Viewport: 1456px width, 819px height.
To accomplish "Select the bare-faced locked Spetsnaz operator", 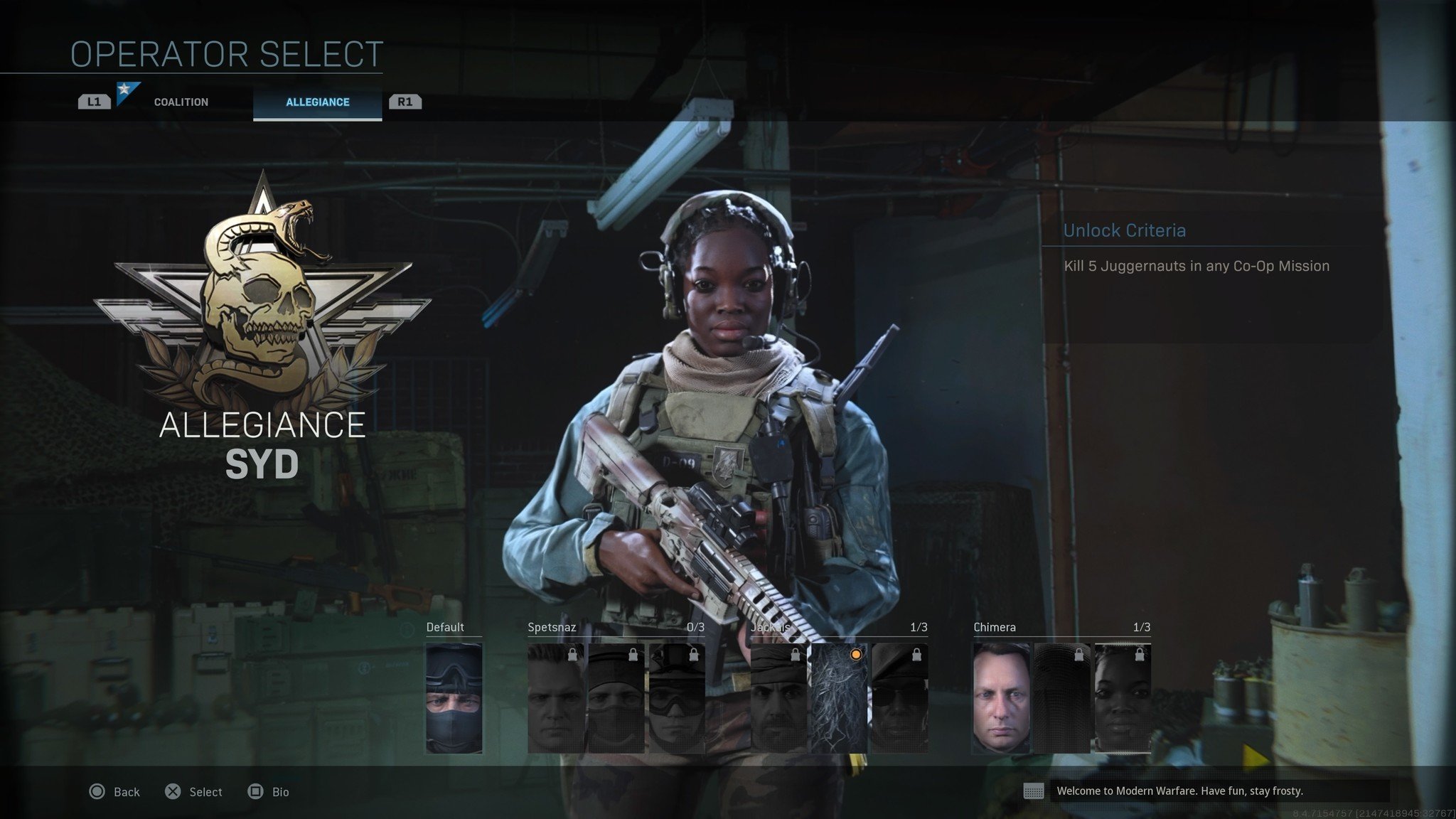I will pyautogui.click(x=556, y=698).
